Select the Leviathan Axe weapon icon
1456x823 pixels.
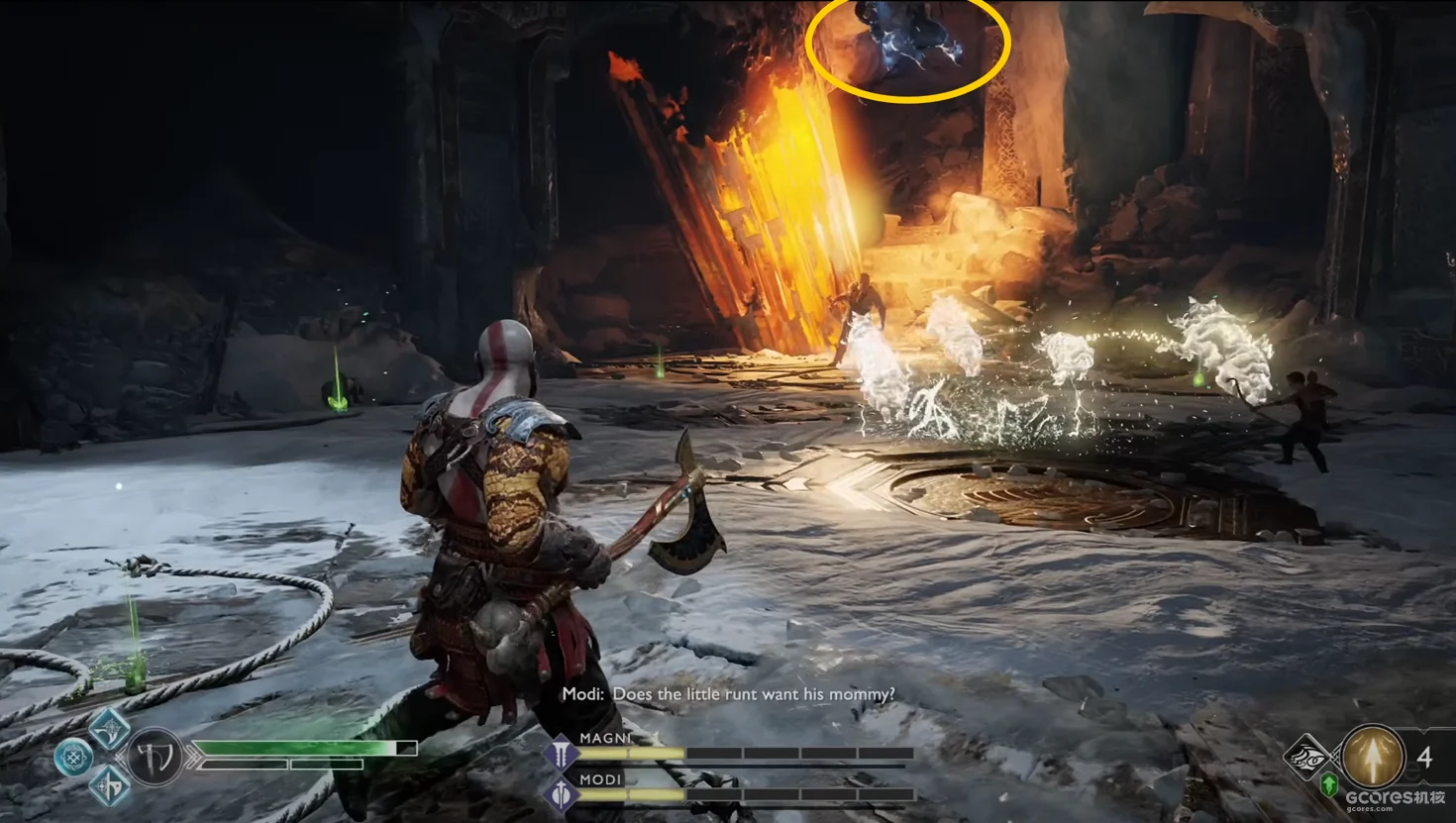[x=155, y=759]
